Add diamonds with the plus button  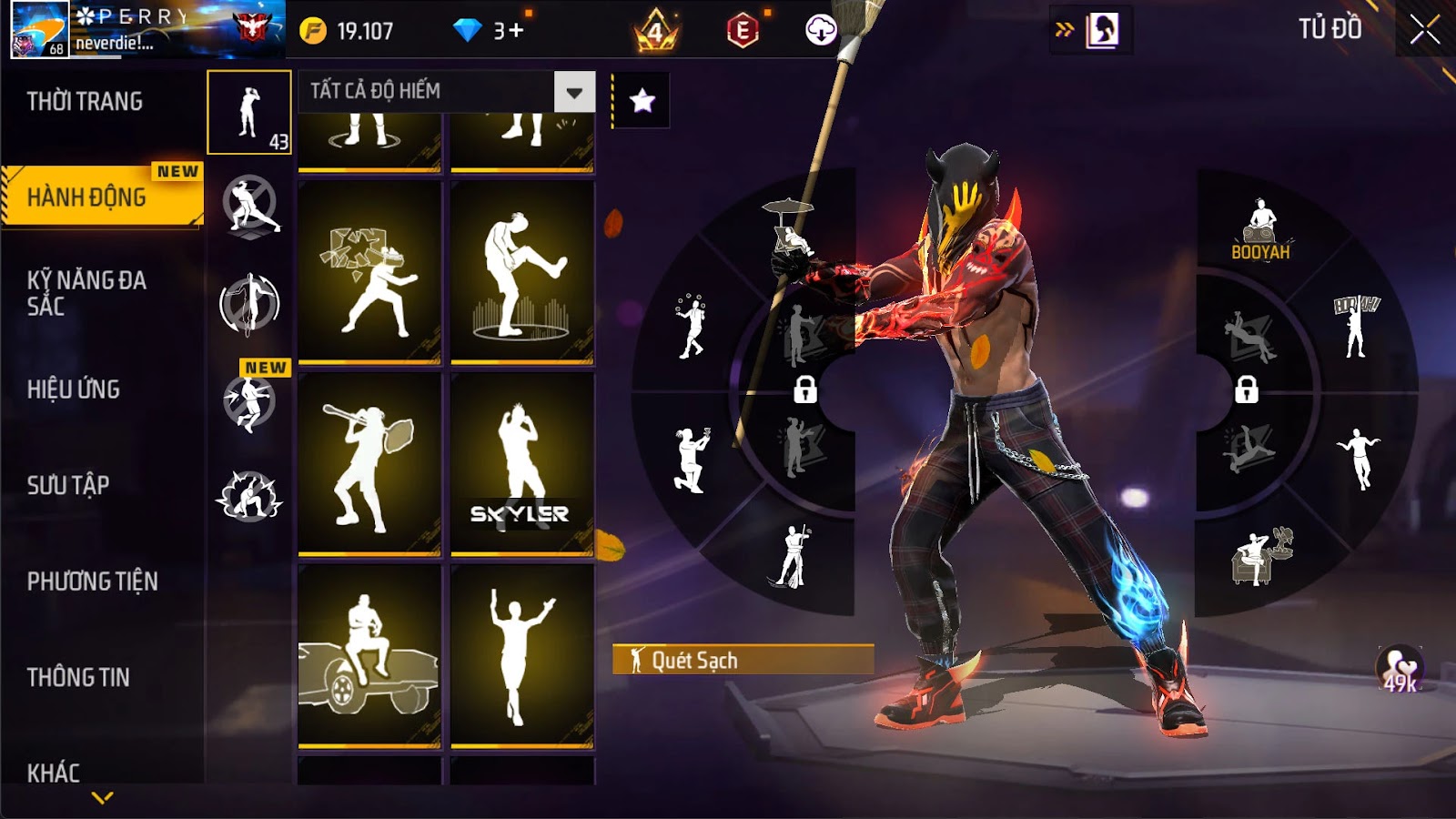tap(517, 31)
